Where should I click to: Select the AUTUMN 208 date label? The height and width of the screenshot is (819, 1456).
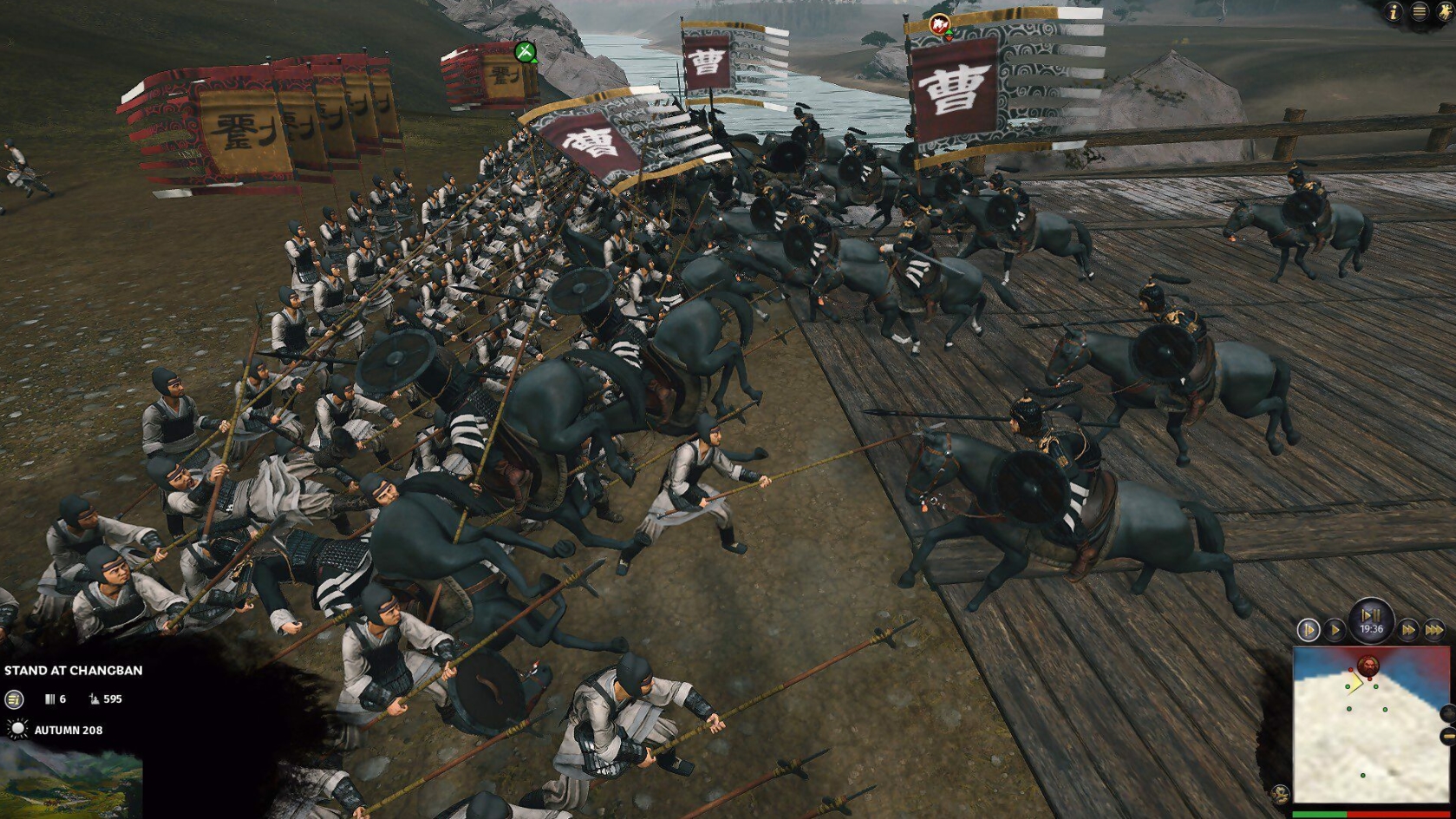pos(68,731)
